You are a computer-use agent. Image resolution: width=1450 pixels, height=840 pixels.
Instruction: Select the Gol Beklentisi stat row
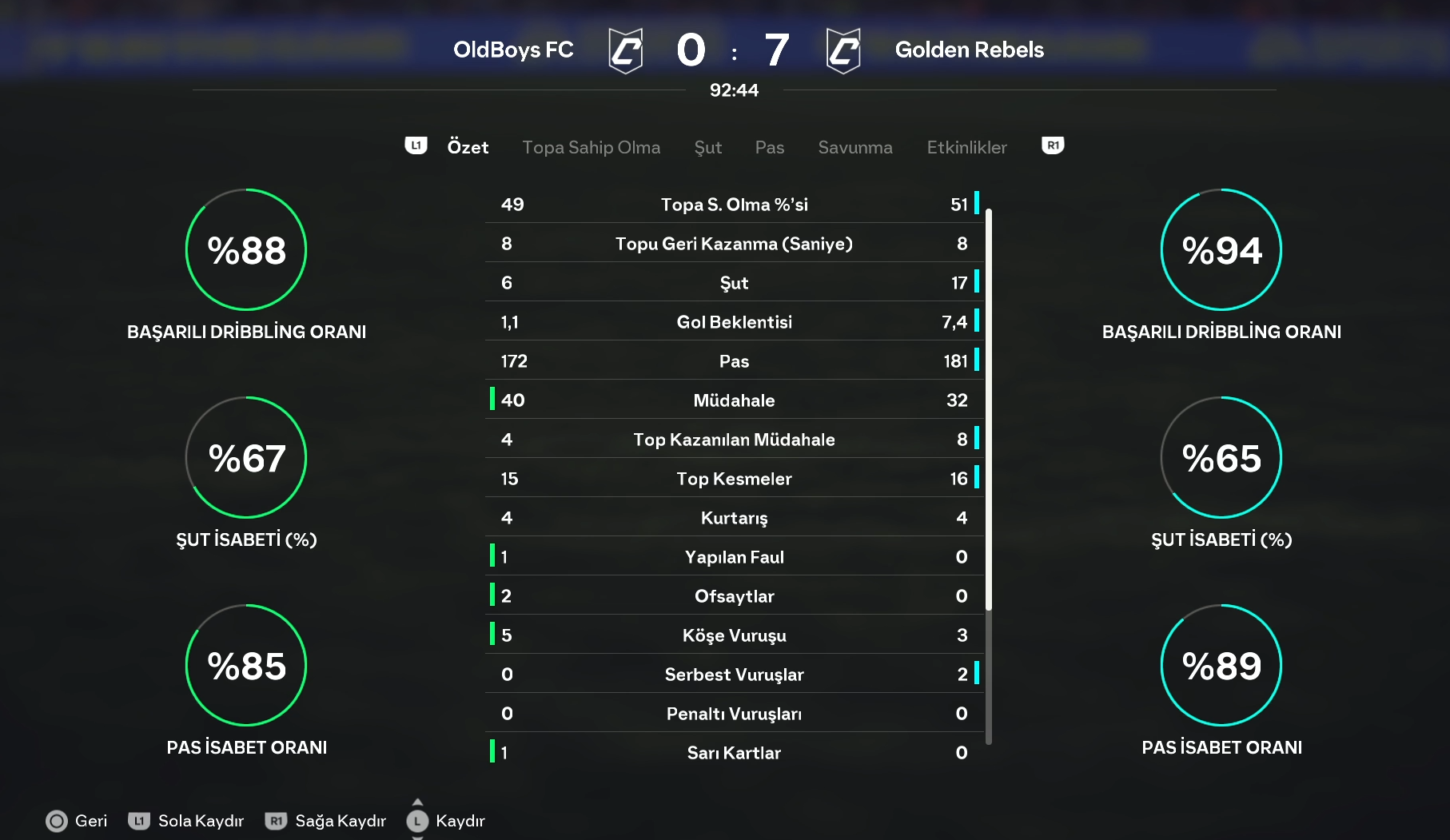(734, 322)
